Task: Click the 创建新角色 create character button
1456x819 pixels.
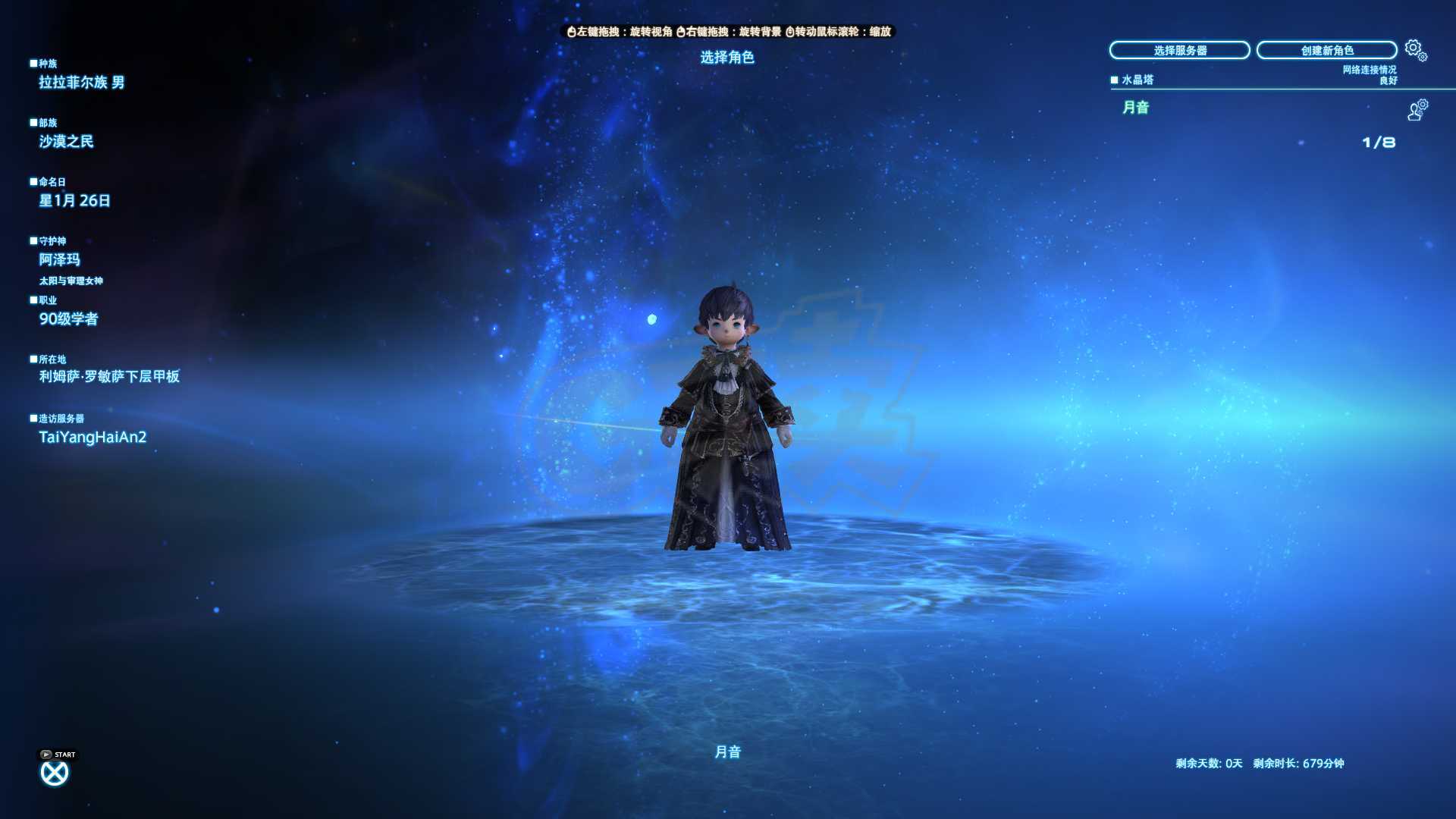Action: pos(1326,50)
